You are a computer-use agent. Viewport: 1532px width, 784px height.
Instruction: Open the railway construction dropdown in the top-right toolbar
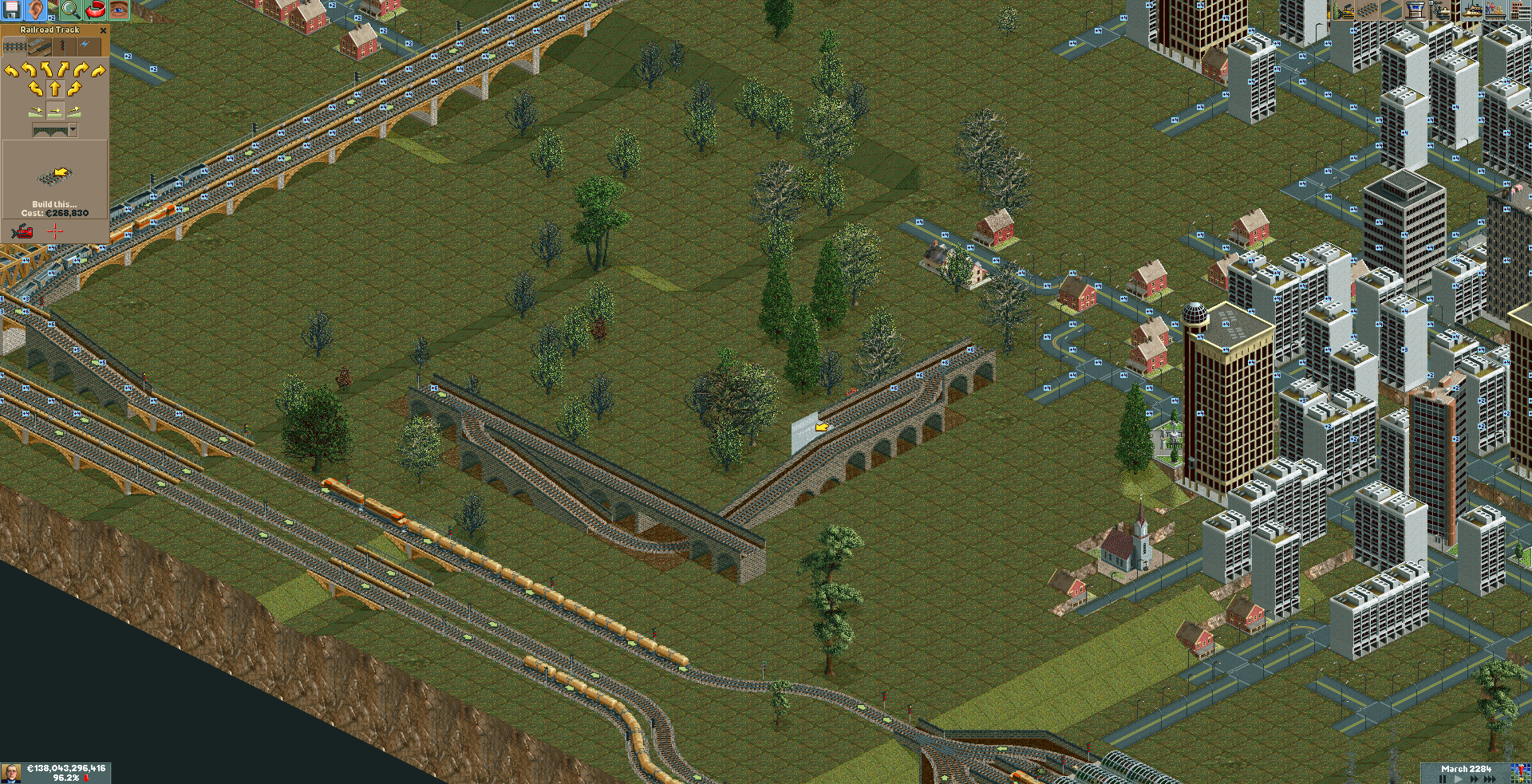[1366, 11]
